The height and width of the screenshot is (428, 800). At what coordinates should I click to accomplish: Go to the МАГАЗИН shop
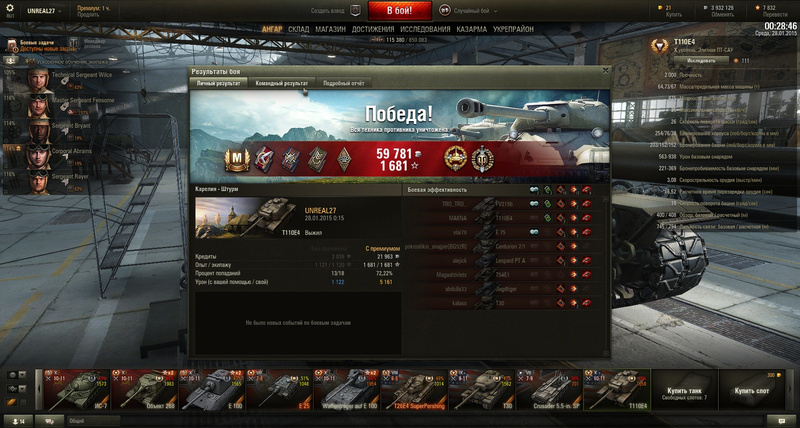pos(330,30)
